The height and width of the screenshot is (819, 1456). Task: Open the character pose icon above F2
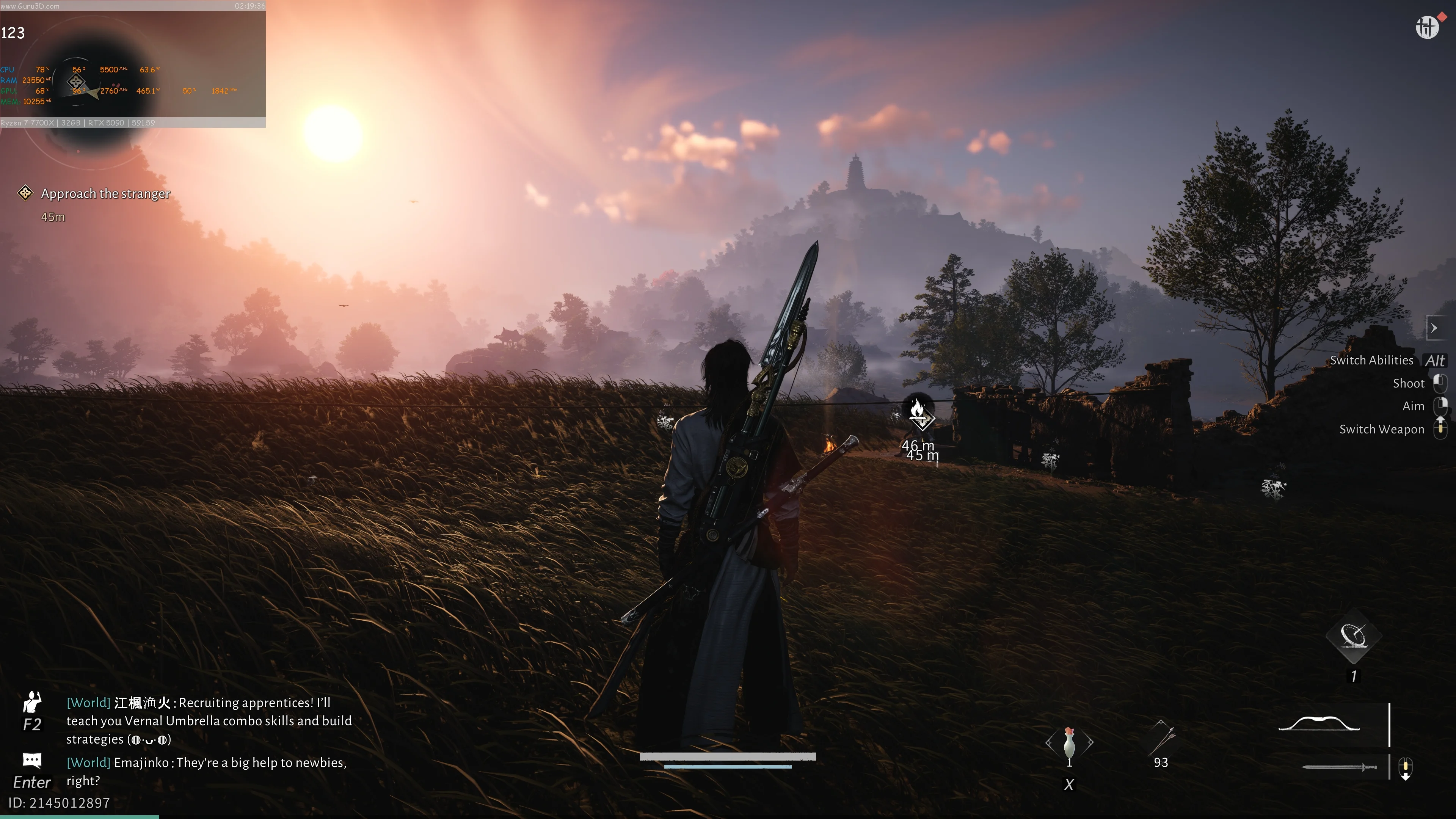coord(32,703)
